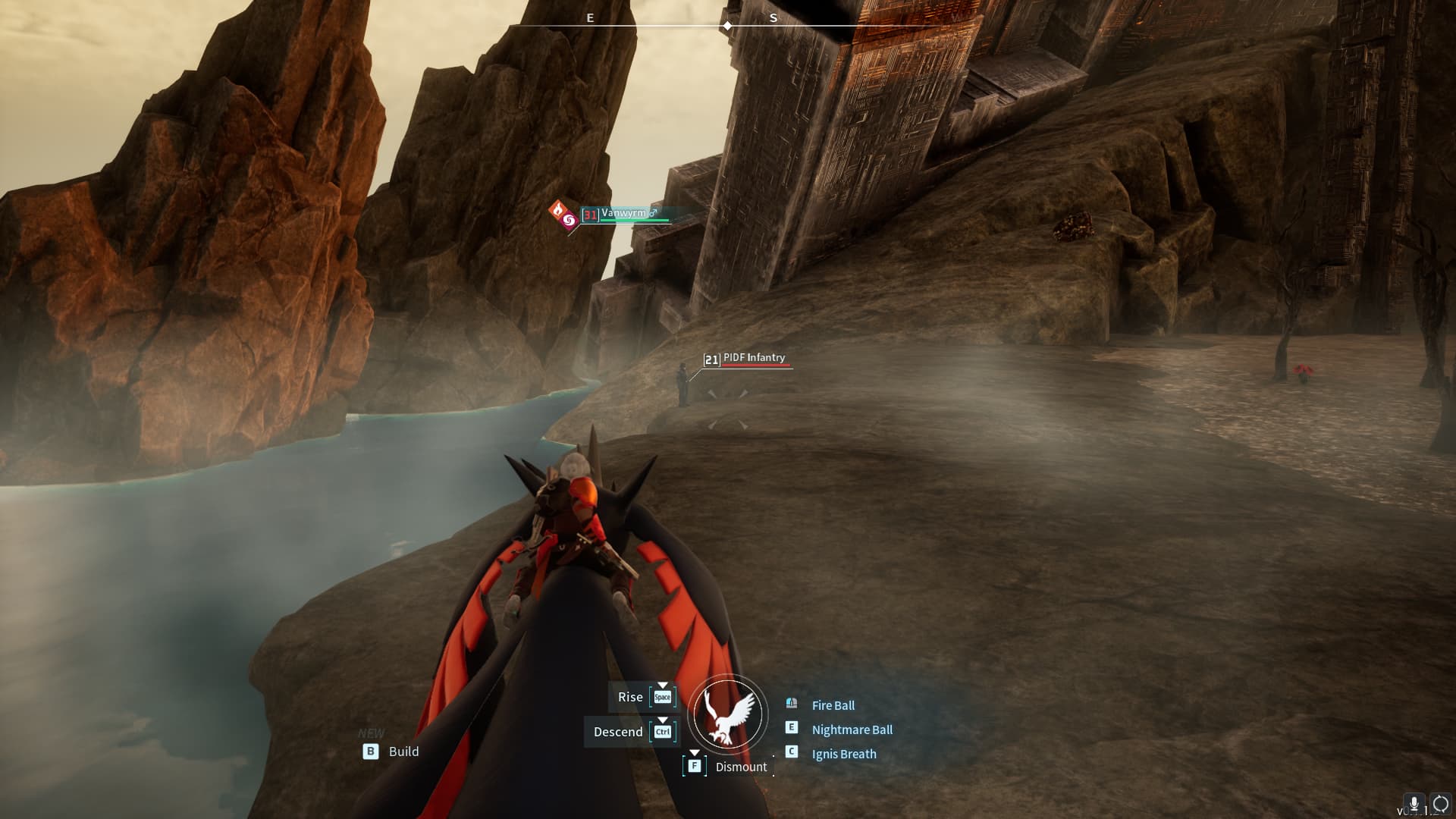Image resolution: width=1456 pixels, height=819 pixels.
Task: Activate the Ignis Breath skill
Action: pyautogui.click(x=843, y=754)
